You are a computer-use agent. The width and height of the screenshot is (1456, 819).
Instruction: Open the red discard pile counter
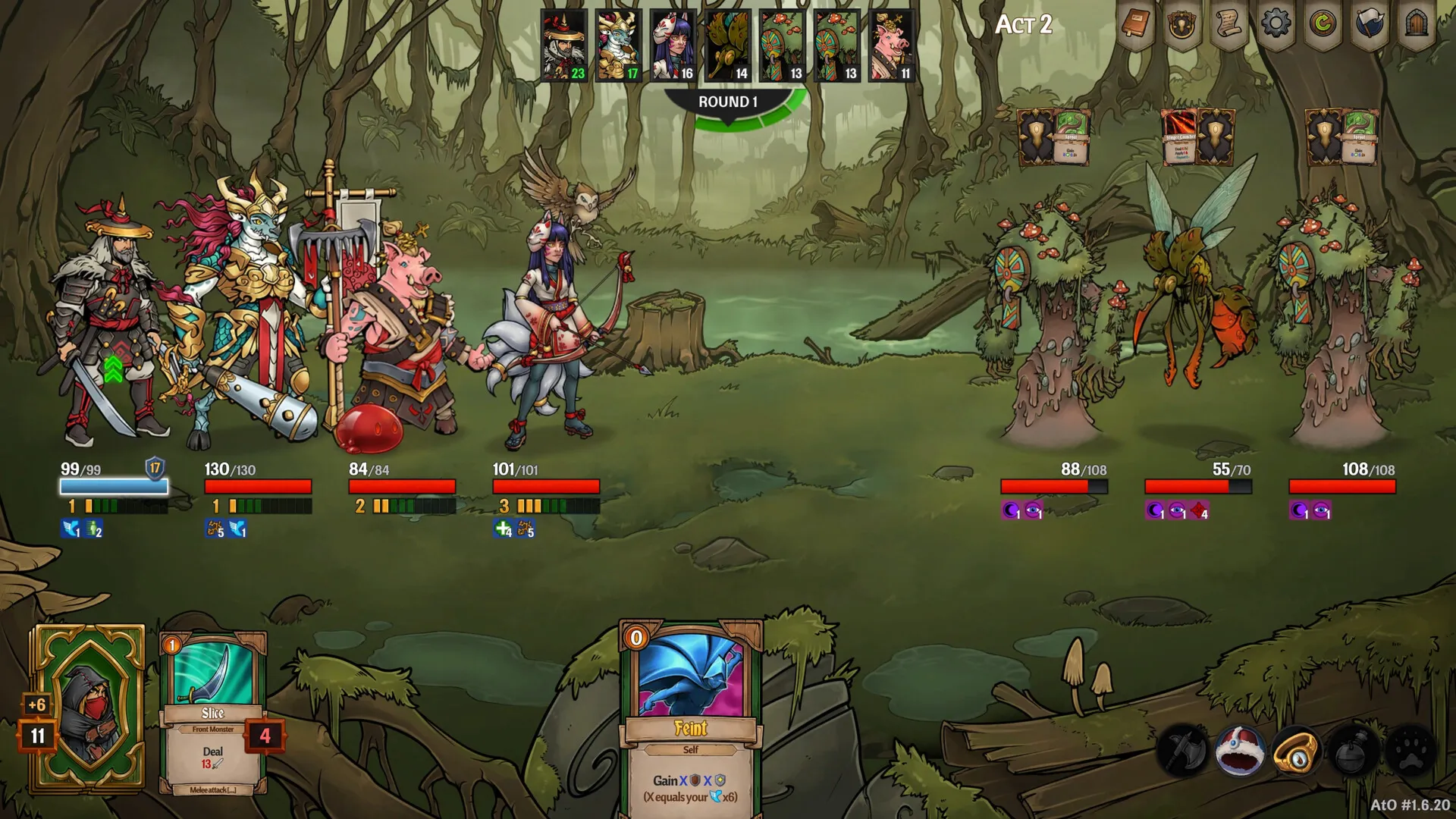click(265, 736)
